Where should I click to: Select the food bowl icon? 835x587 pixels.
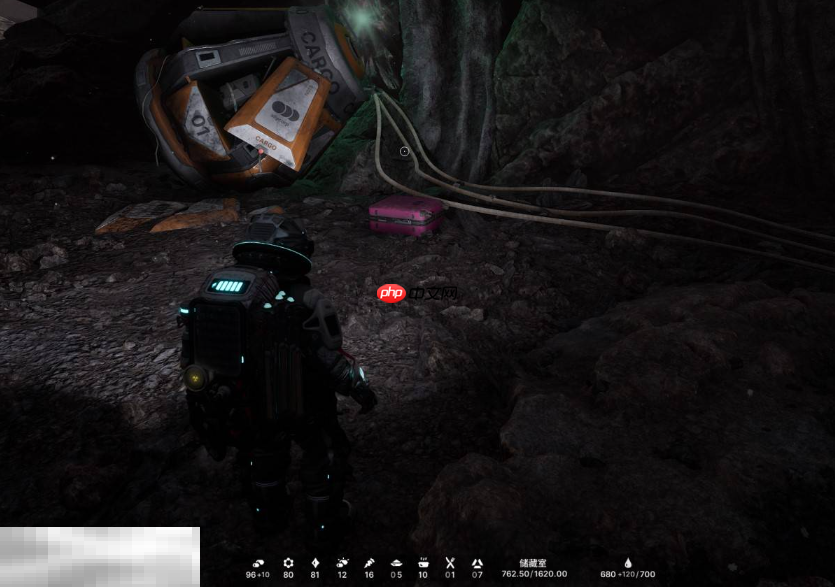[x=396, y=563]
